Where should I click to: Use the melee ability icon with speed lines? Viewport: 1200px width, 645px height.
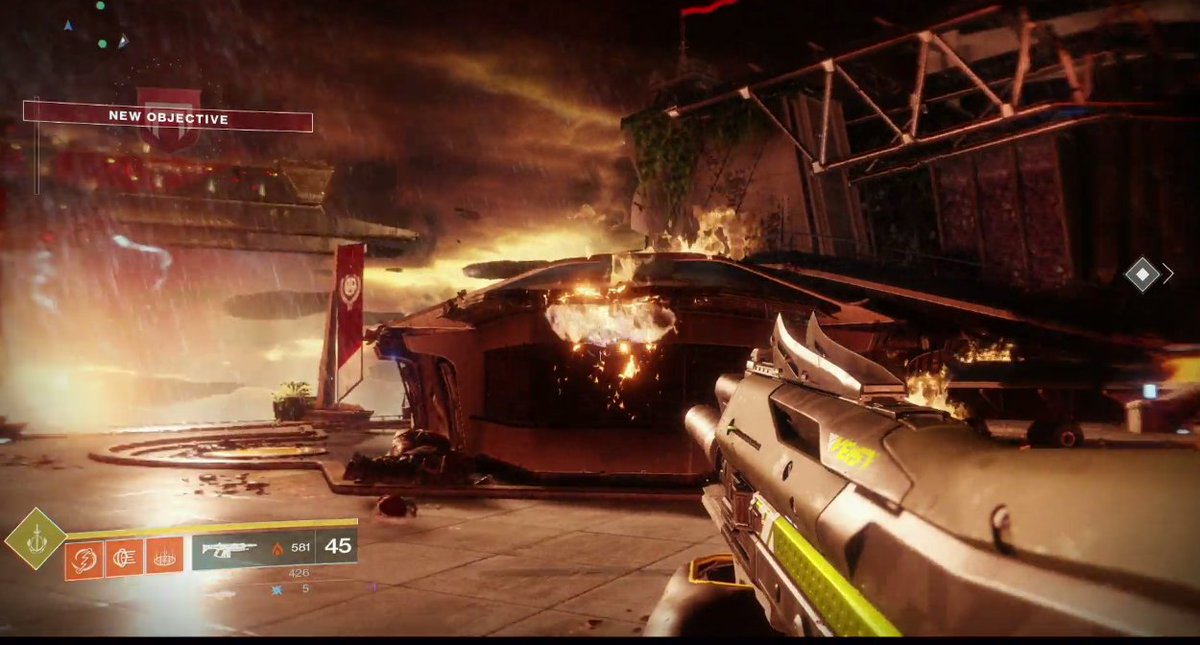[x=124, y=556]
